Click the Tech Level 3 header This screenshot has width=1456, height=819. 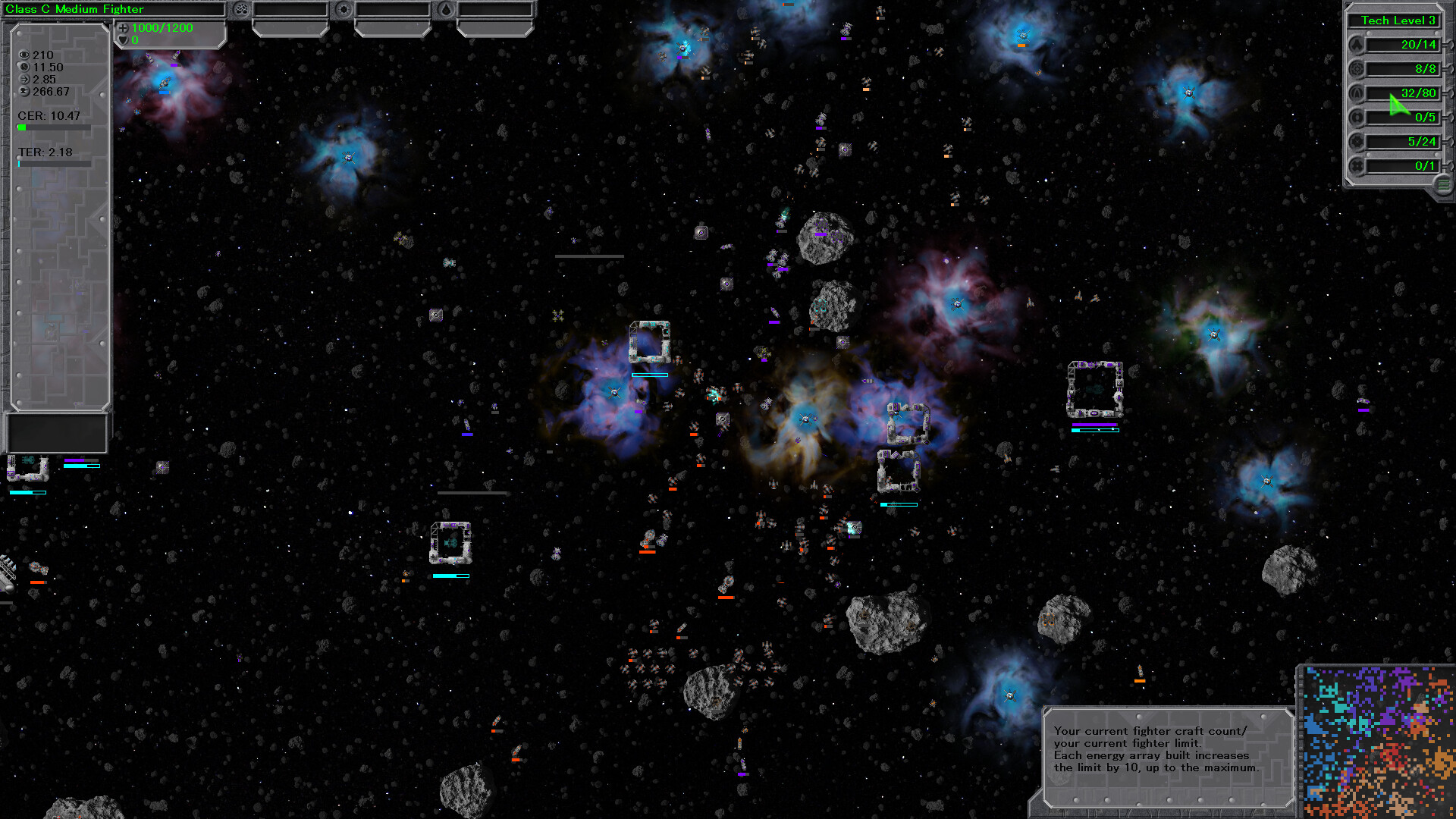pyautogui.click(x=1395, y=20)
